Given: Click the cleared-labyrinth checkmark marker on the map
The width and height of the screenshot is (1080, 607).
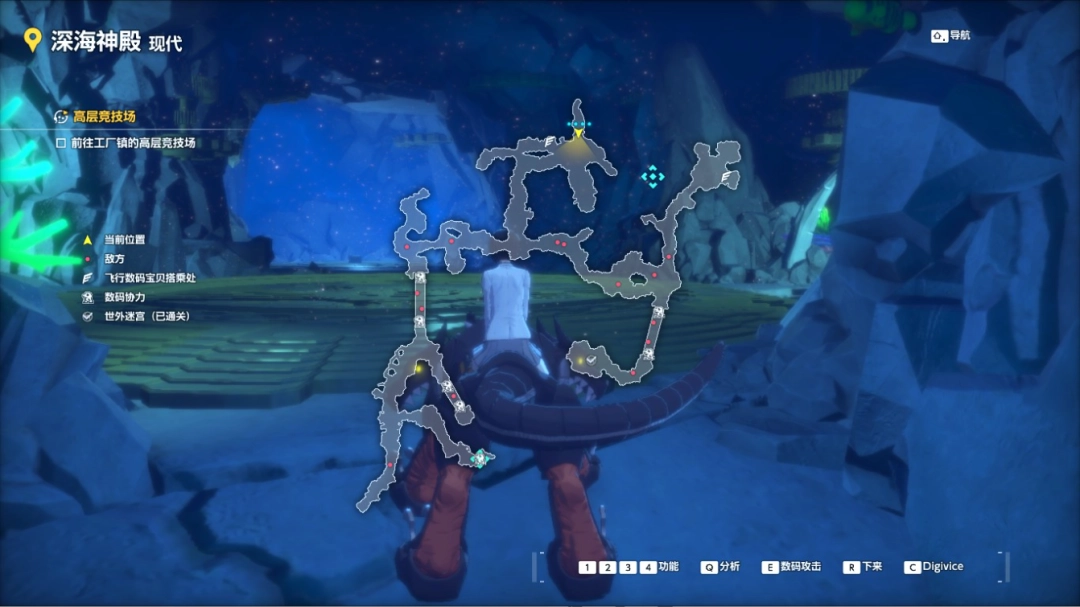Looking at the screenshot, I should 591,359.
